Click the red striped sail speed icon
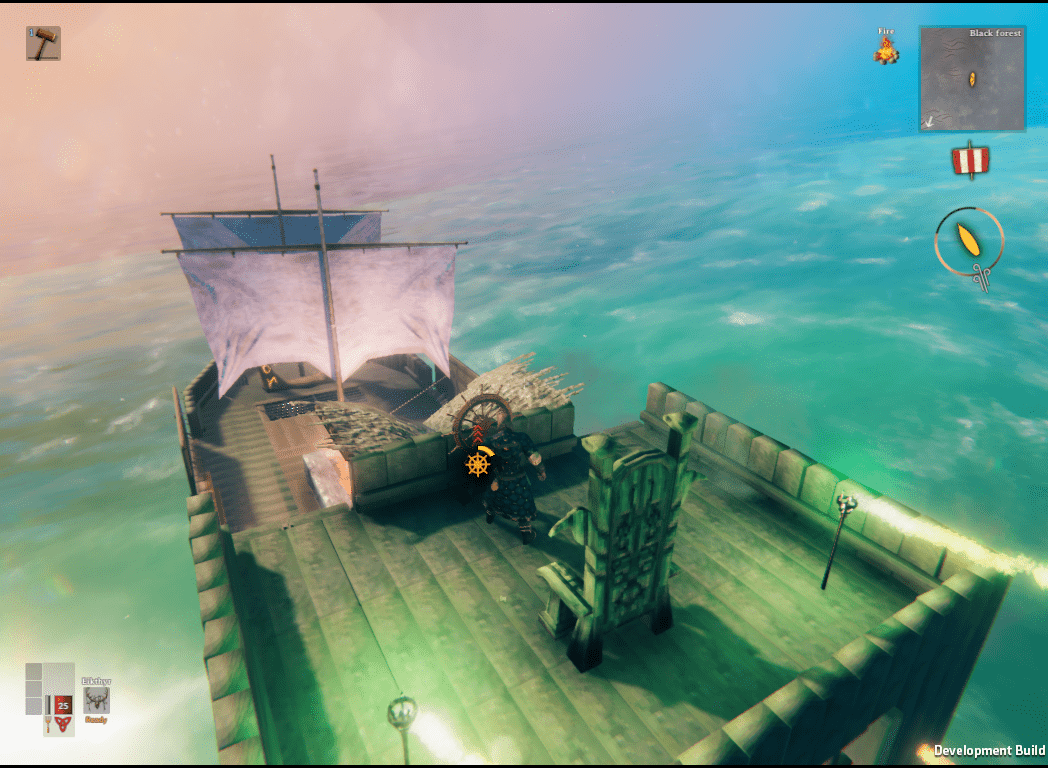 (970, 161)
